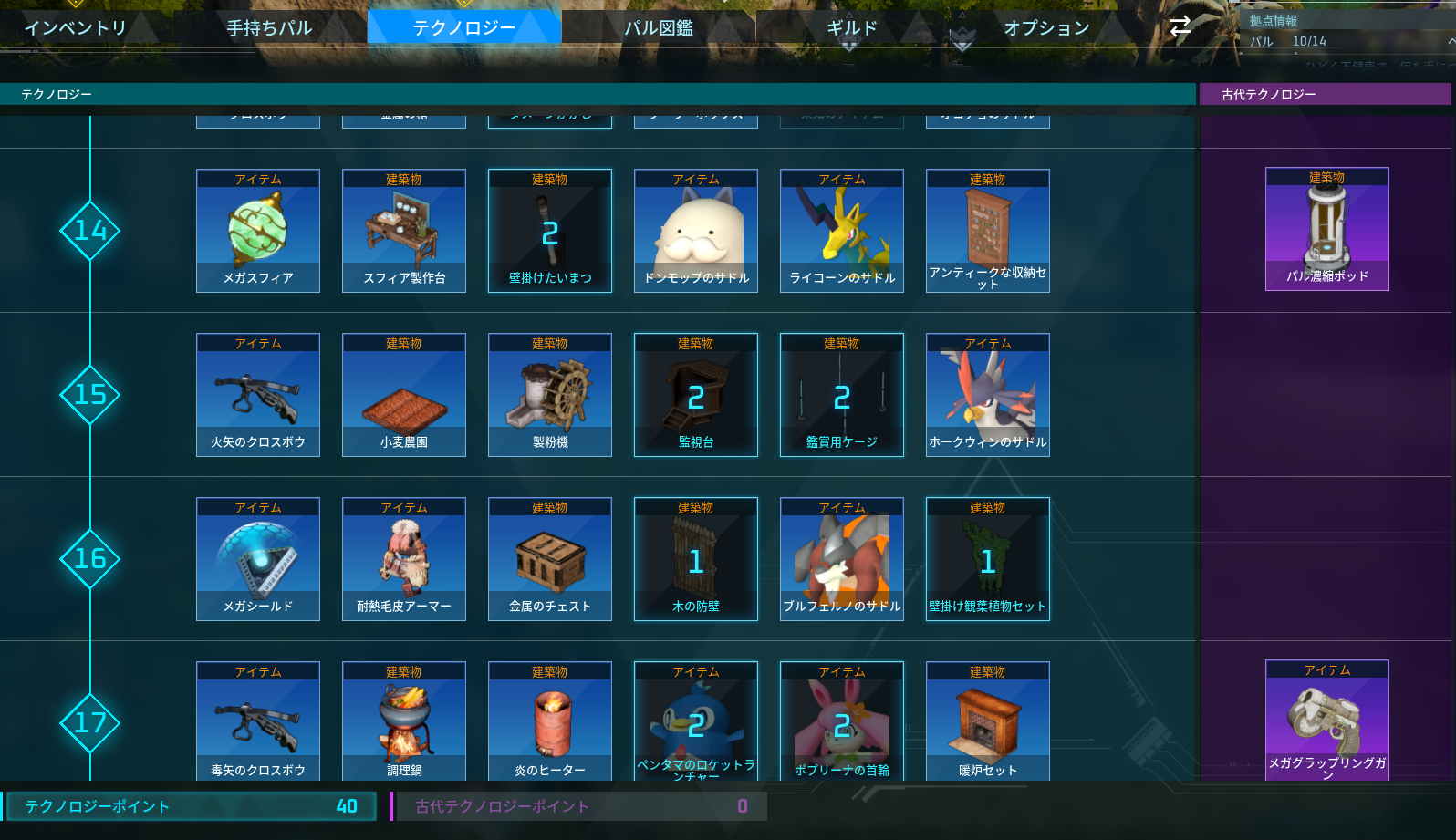Select the ホークウィンのサドル technology
The width and height of the screenshot is (1456, 840).
987,395
